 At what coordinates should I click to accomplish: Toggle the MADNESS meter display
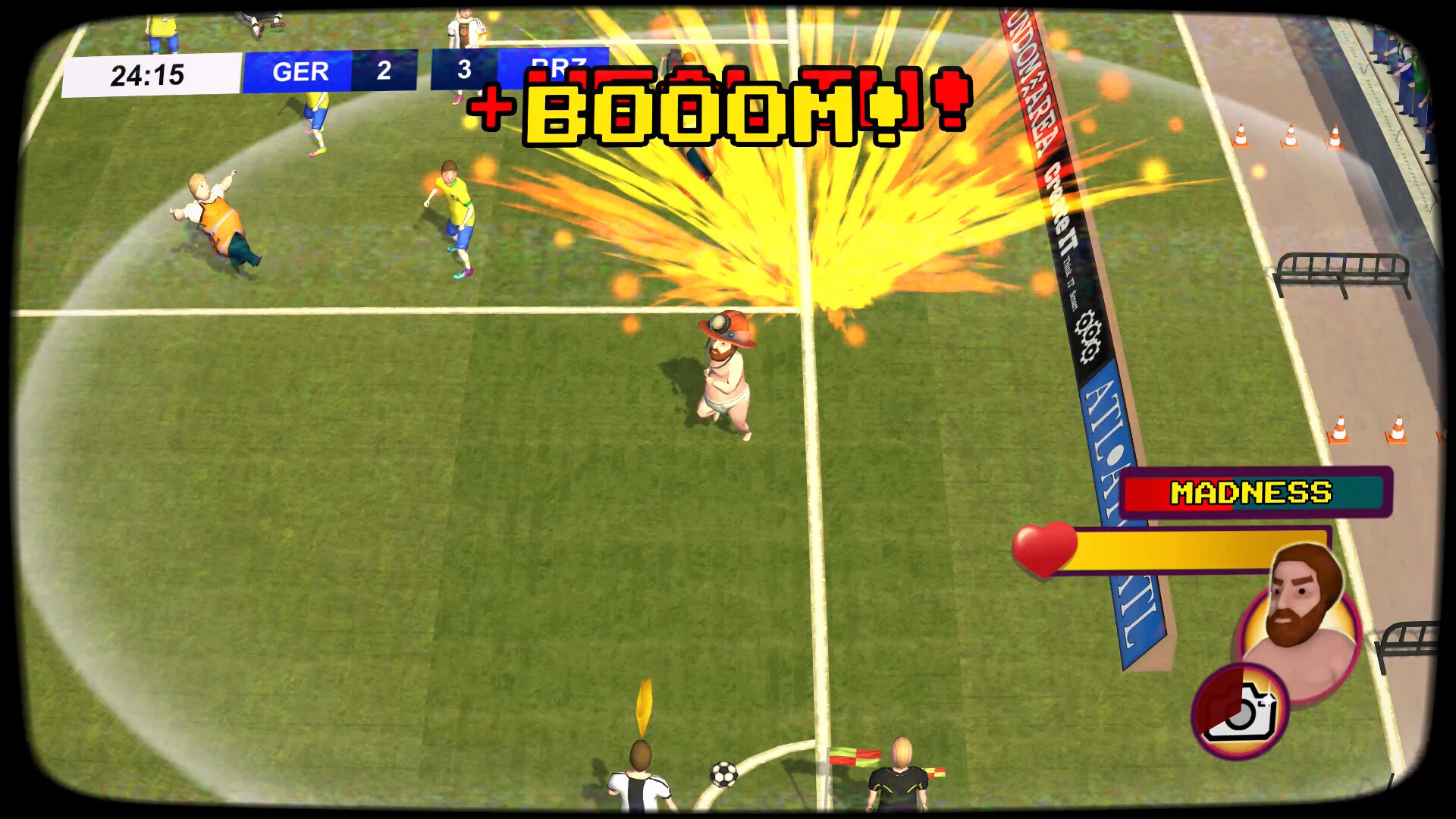tap(1253, 493)
